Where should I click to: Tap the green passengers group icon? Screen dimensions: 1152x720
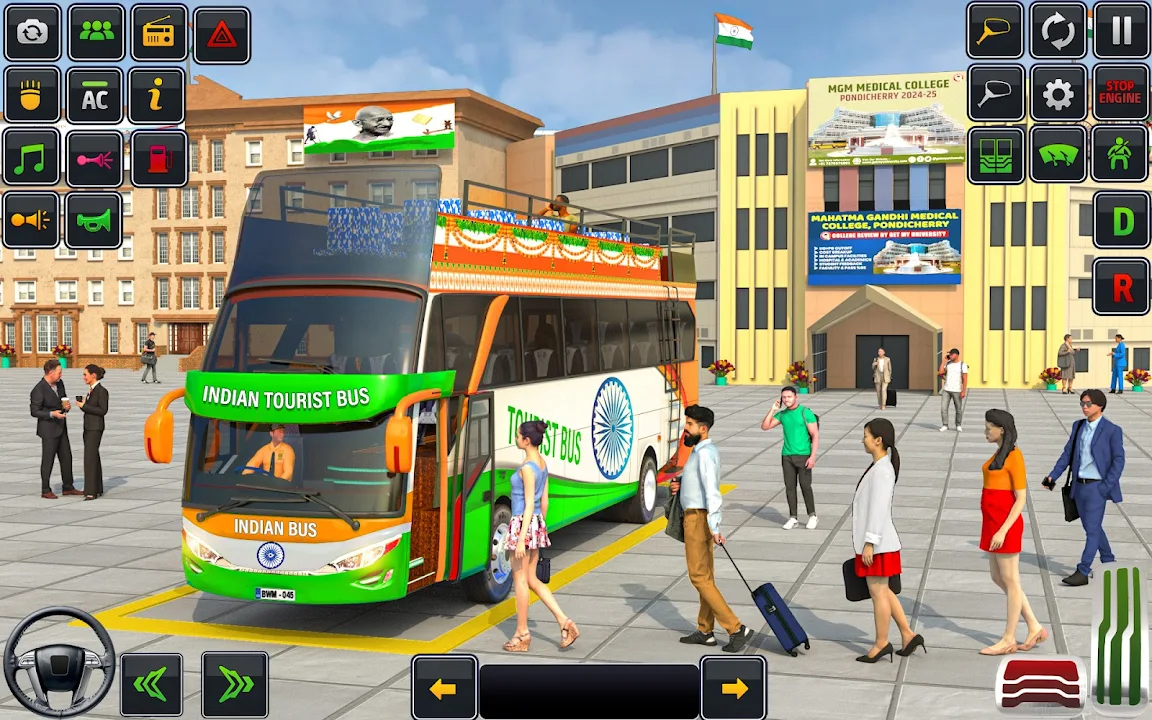coord(96,33)
